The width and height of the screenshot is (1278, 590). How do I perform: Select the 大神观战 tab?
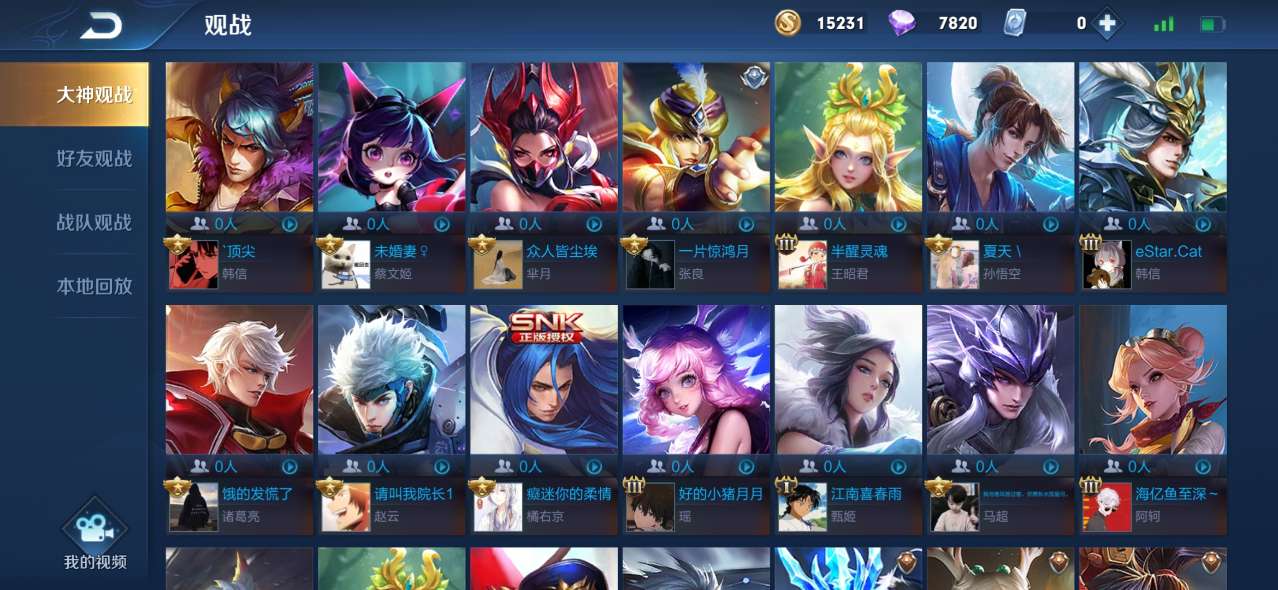tap(93, 95)
